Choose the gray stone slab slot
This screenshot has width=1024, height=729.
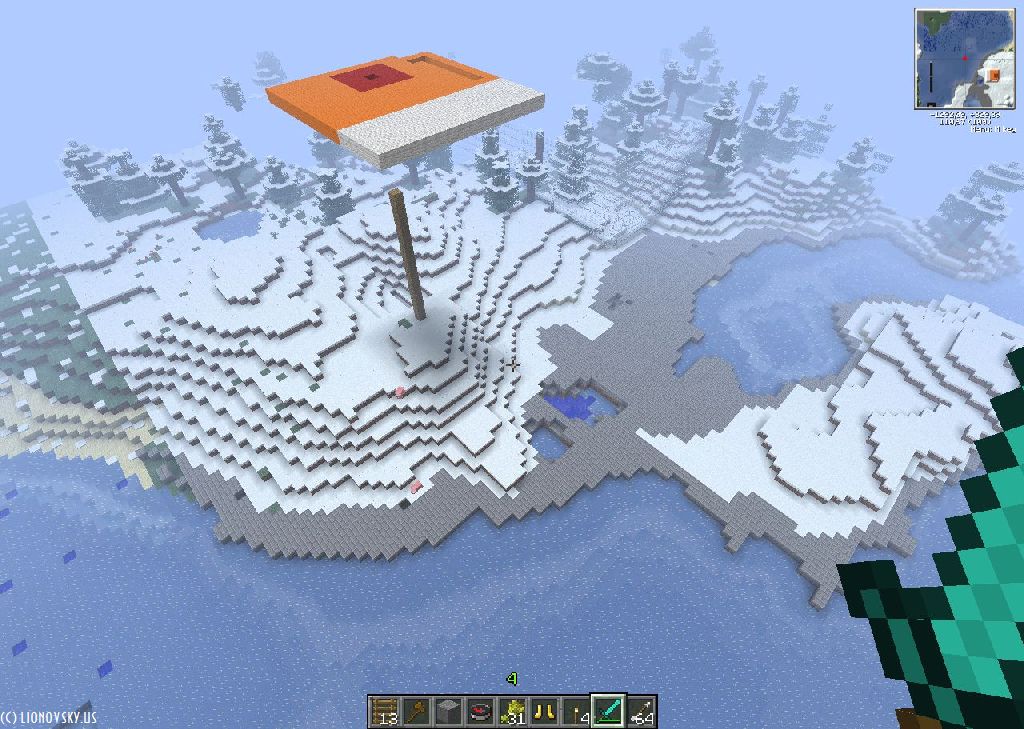[449, 711]
